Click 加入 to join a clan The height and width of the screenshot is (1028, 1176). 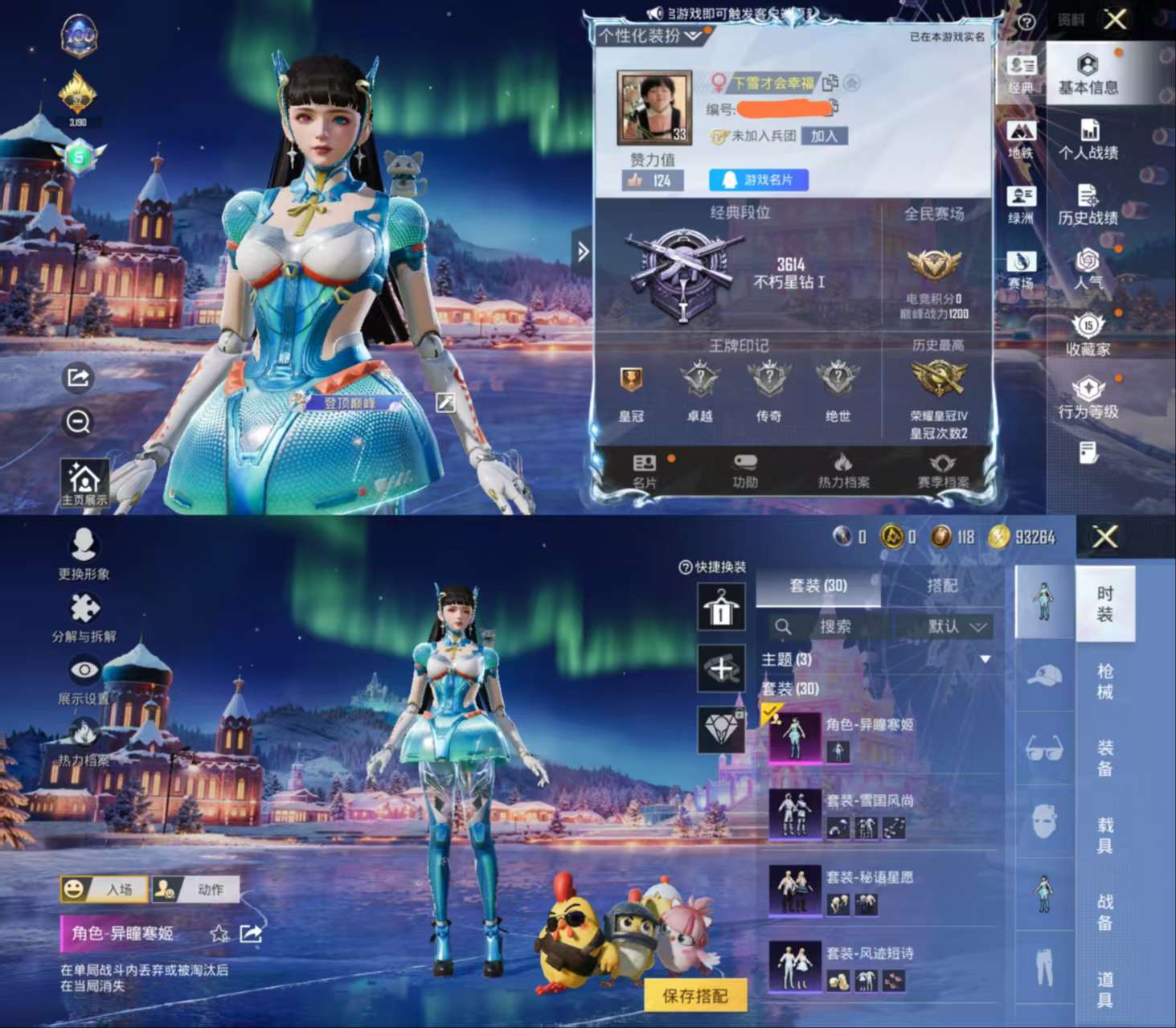[825, 137]
